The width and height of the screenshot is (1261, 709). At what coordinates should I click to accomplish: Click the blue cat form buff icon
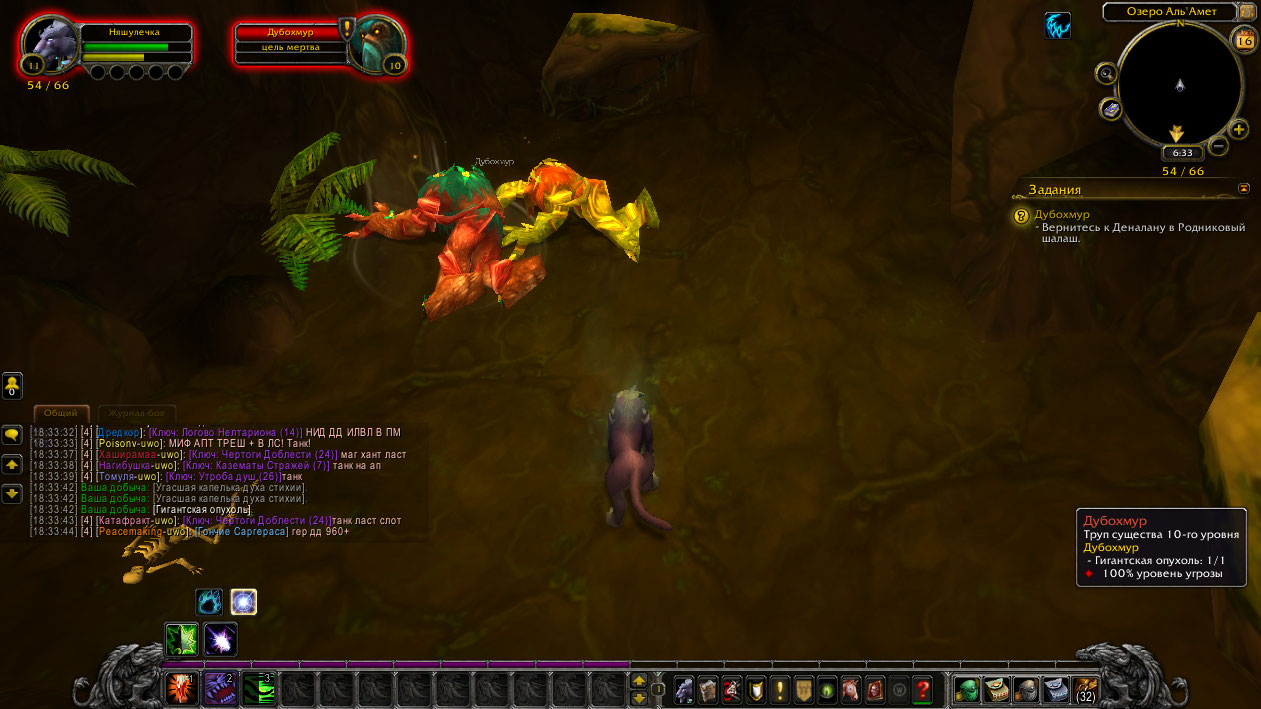1057,25
